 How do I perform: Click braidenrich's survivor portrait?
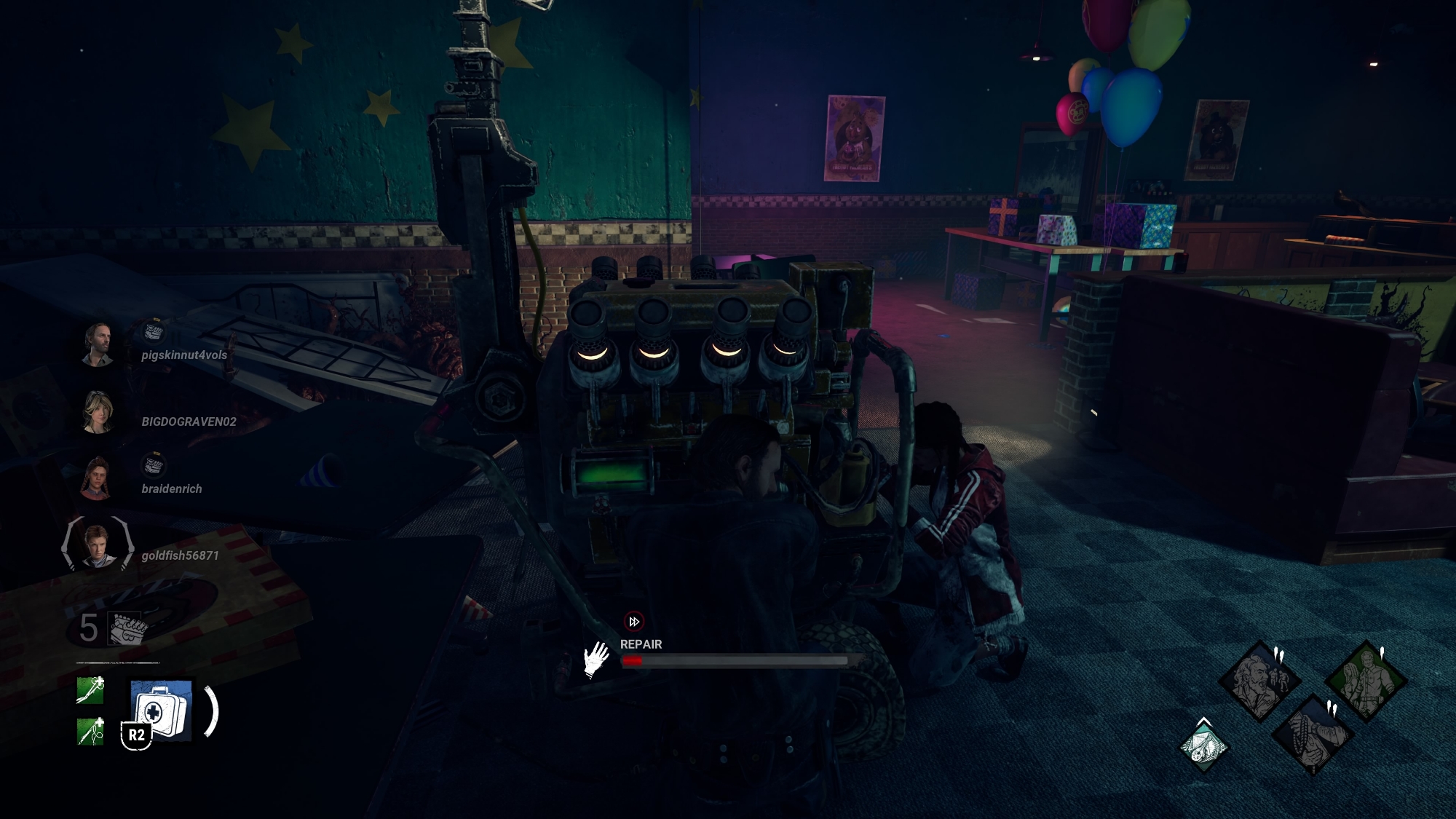point(98,478)
